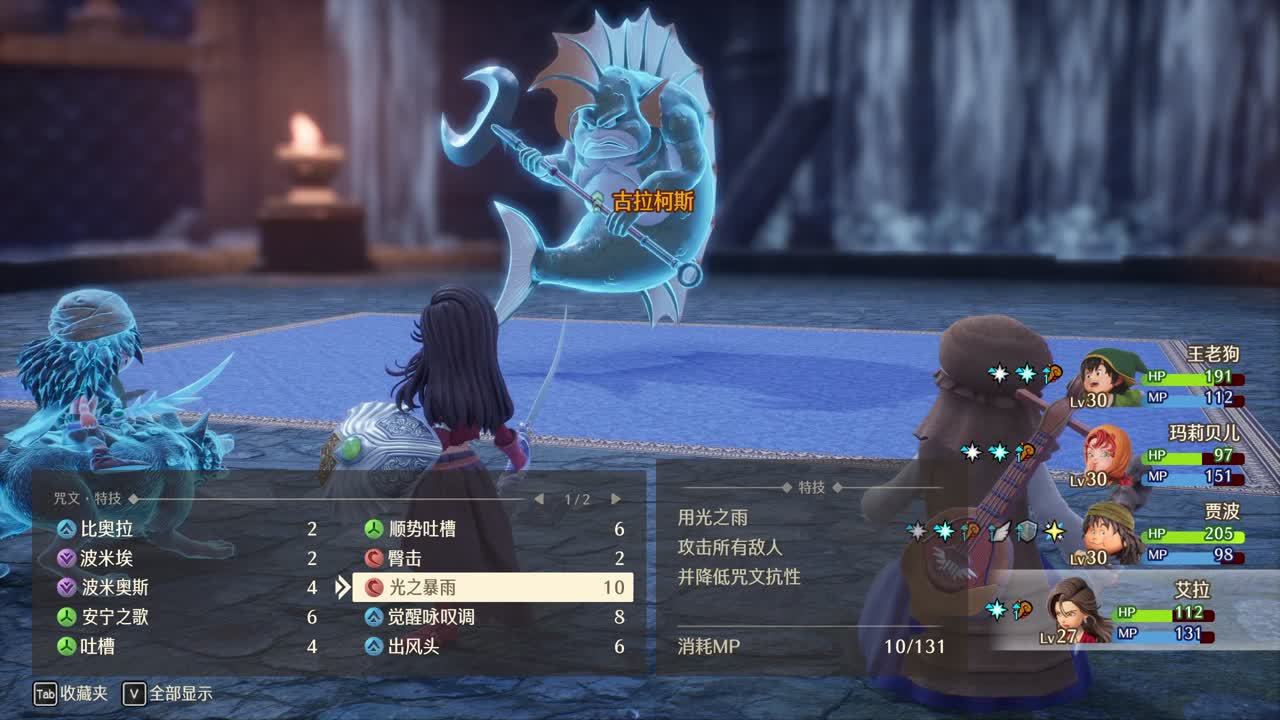Select party member 贾波's portrait
The width and height of the screenshot is (1280, 720).
click(x=1110, y=534)
